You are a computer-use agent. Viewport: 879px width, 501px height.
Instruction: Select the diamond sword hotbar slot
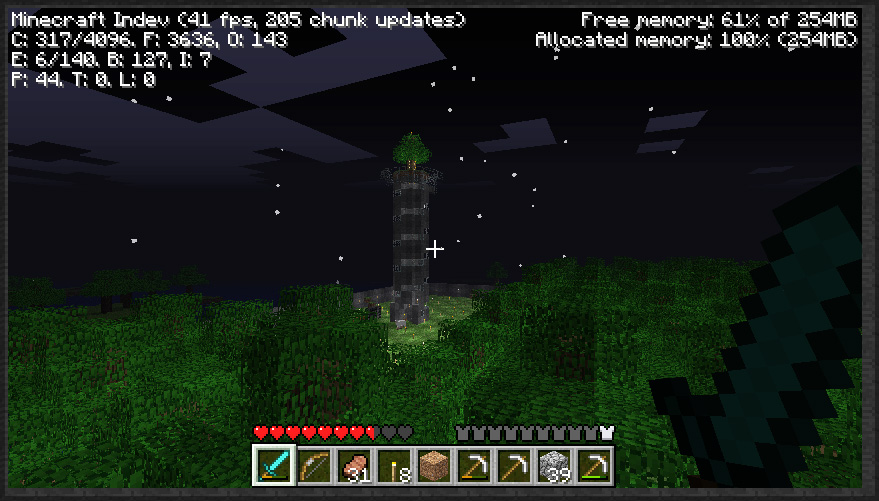(x=272, y=464)
